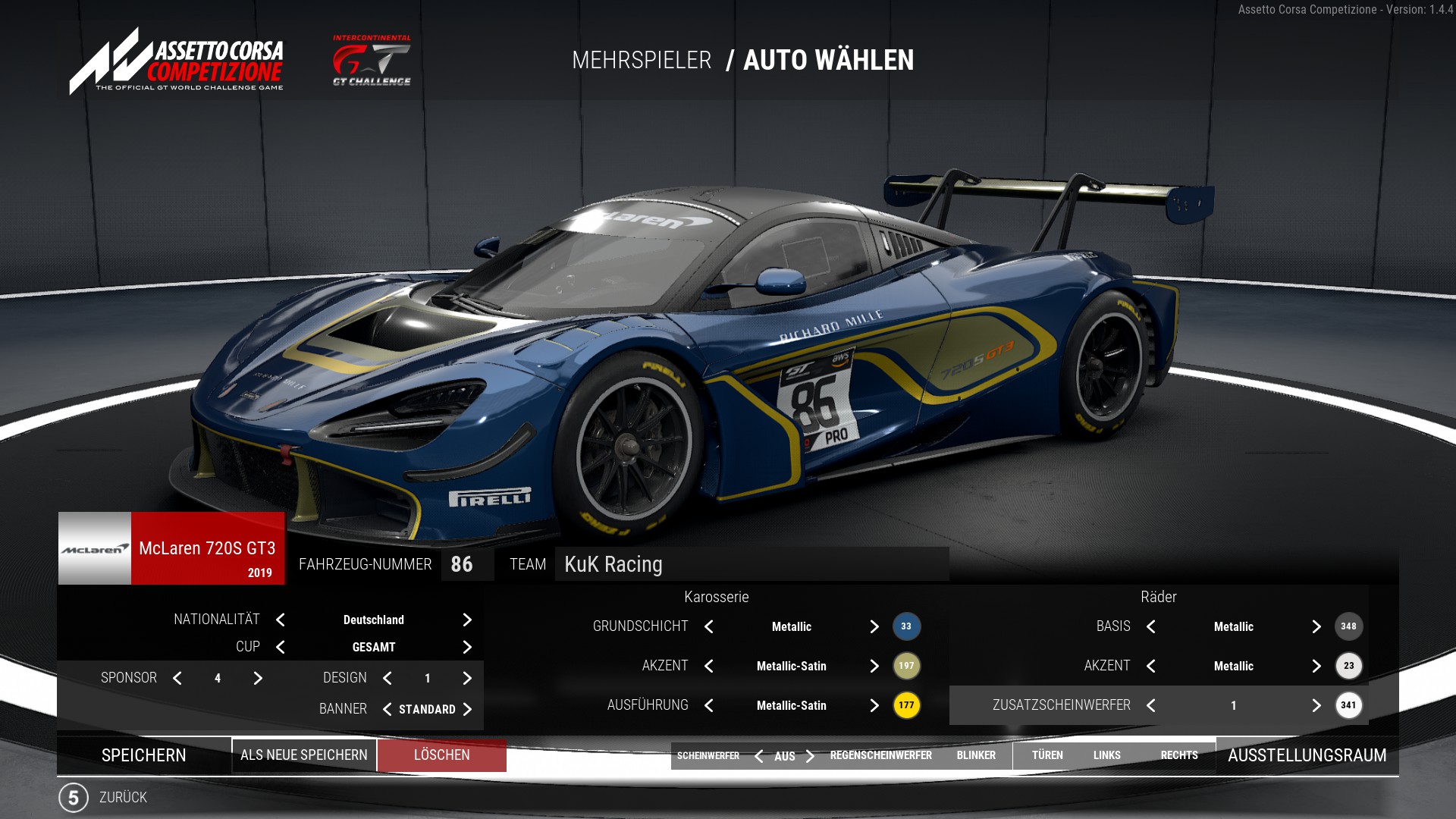Viewport: 1456px width, 819px height.
Task: Activate the BLINKER indicators
Action: coord(976,755)
